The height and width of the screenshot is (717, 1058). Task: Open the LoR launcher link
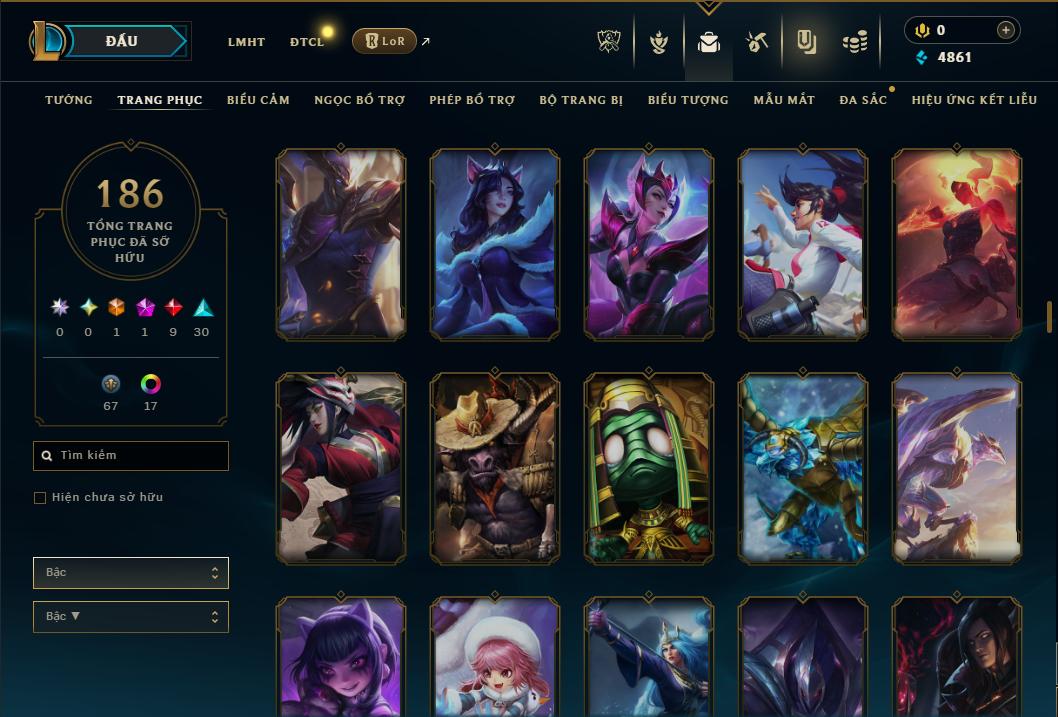385,41
